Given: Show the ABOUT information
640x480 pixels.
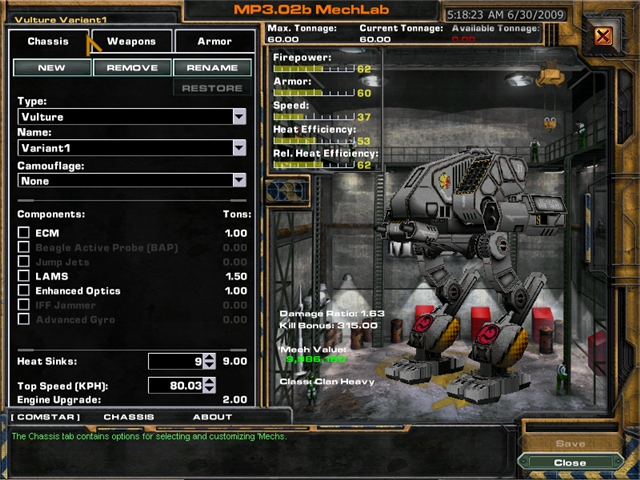Looking at the screenshot, I should pos(212,417).
